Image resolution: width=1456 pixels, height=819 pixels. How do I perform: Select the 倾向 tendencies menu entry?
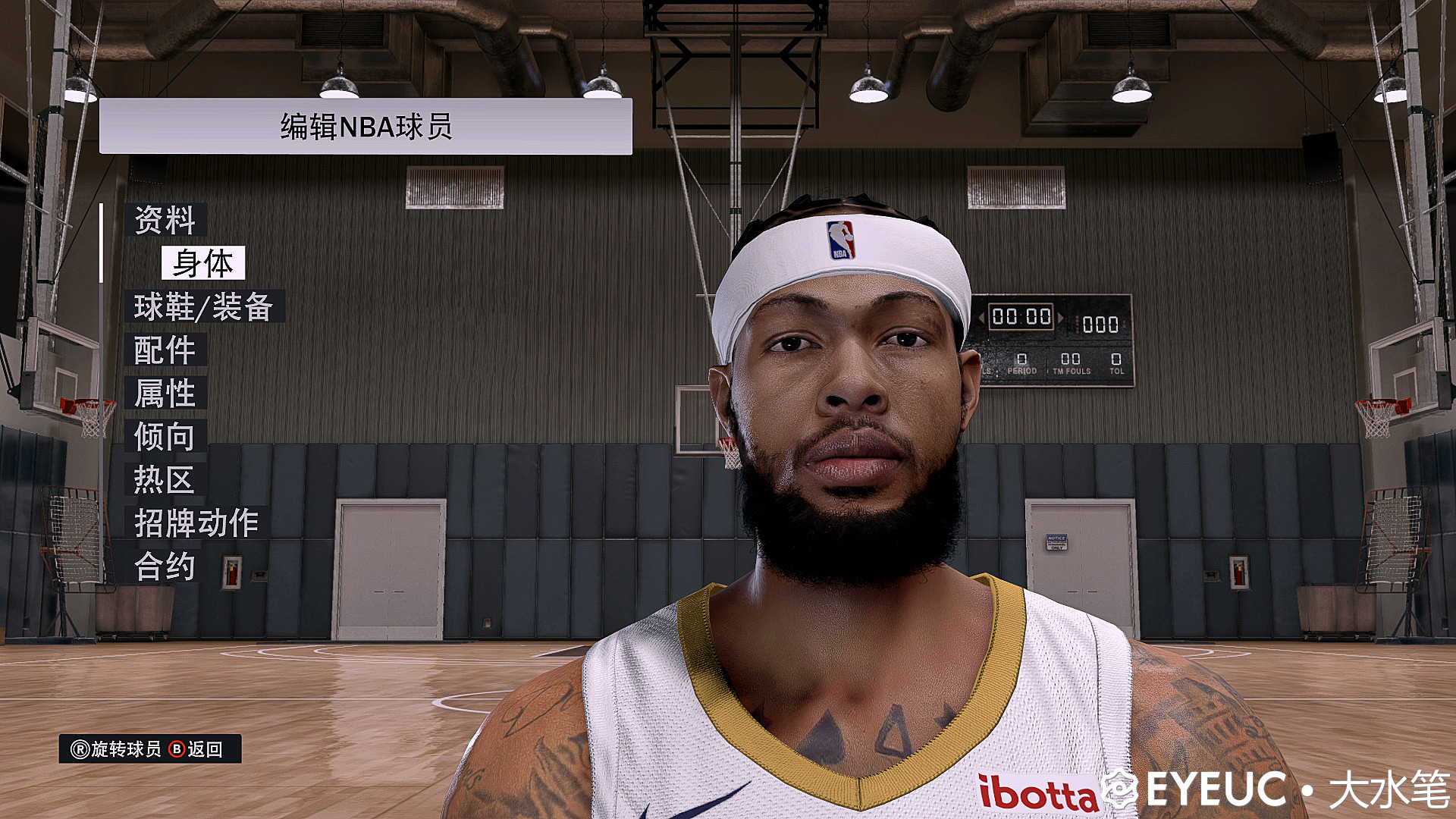point(165,436)
